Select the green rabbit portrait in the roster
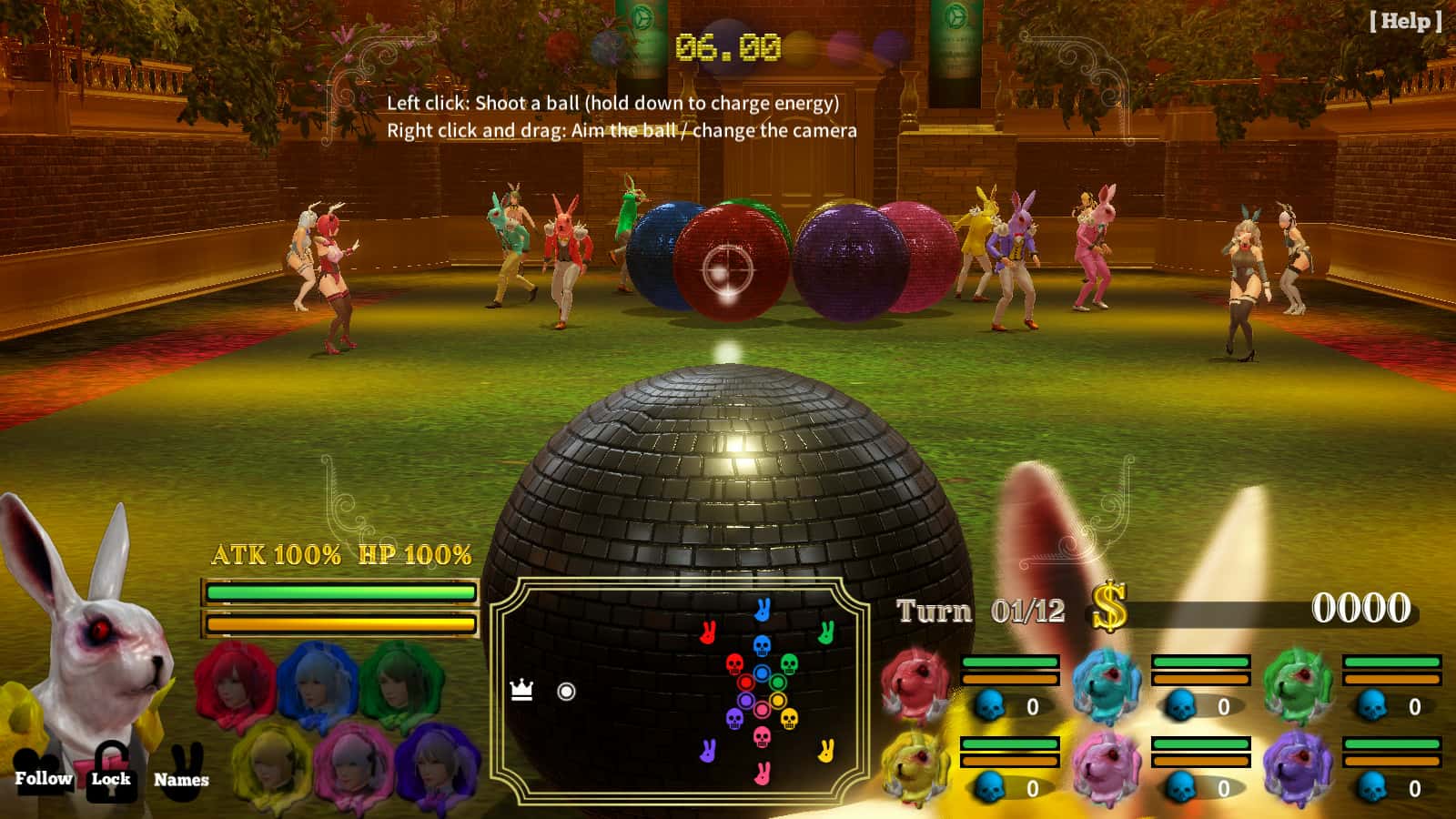The width and height of the screenshot is (1456, 819). 1298,684
